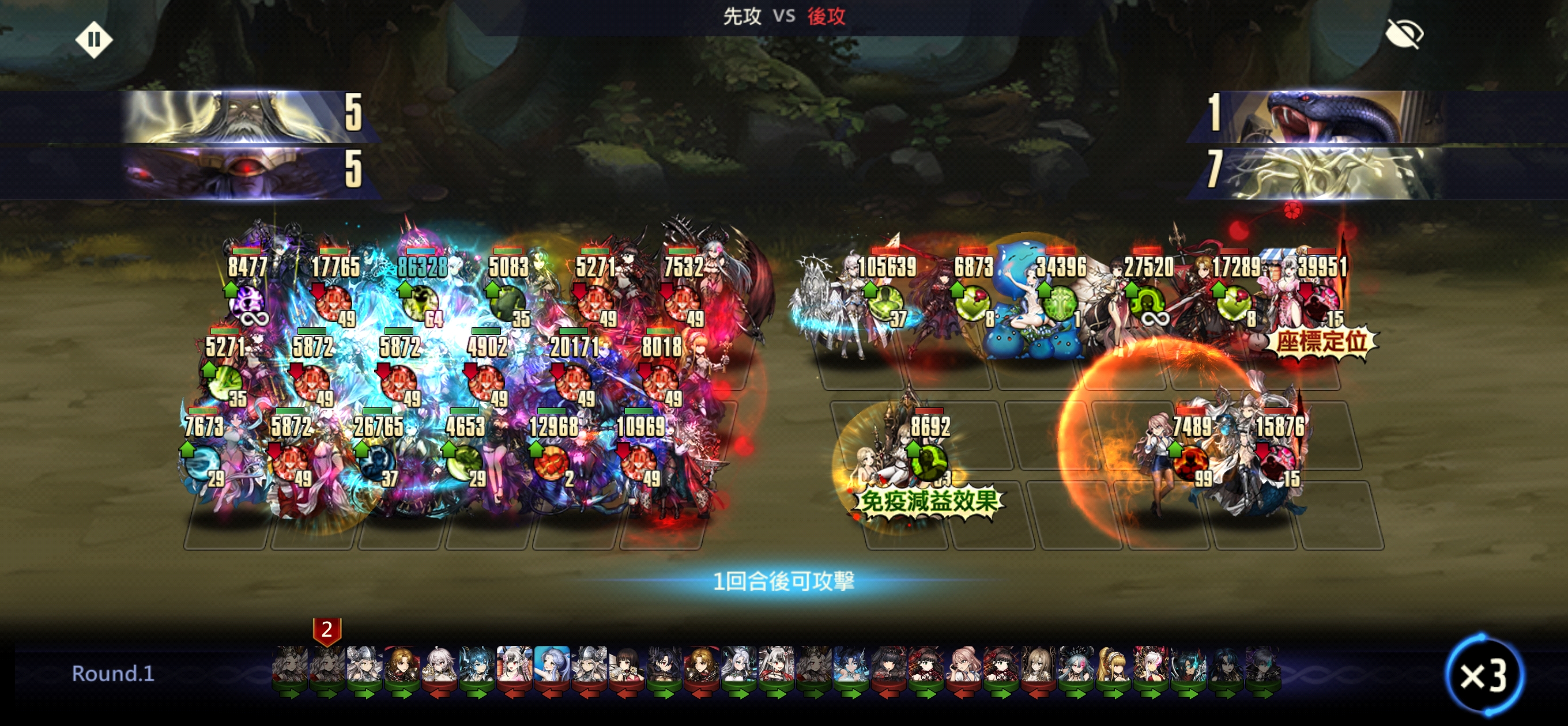
Task: Select the white-bearded lightning god banner
Action: 243,116
